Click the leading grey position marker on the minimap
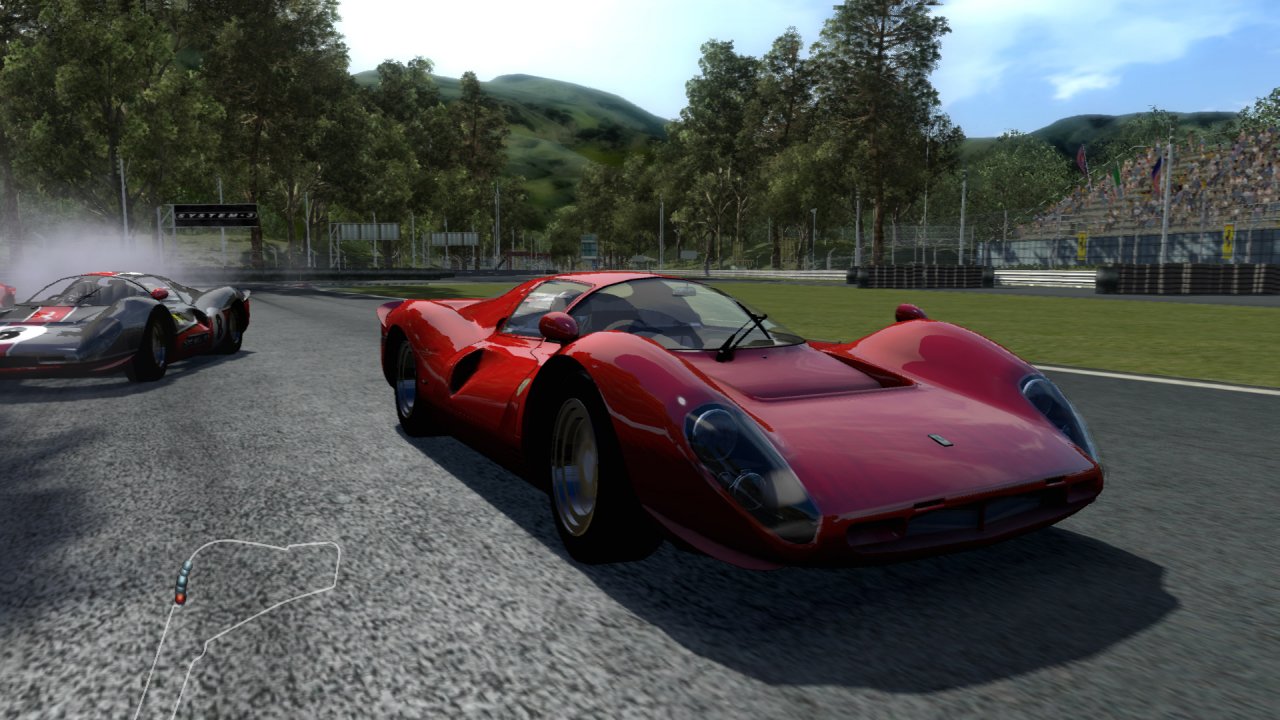The height and width of the screenshot is (720, 1280). [x=187, y=566]
